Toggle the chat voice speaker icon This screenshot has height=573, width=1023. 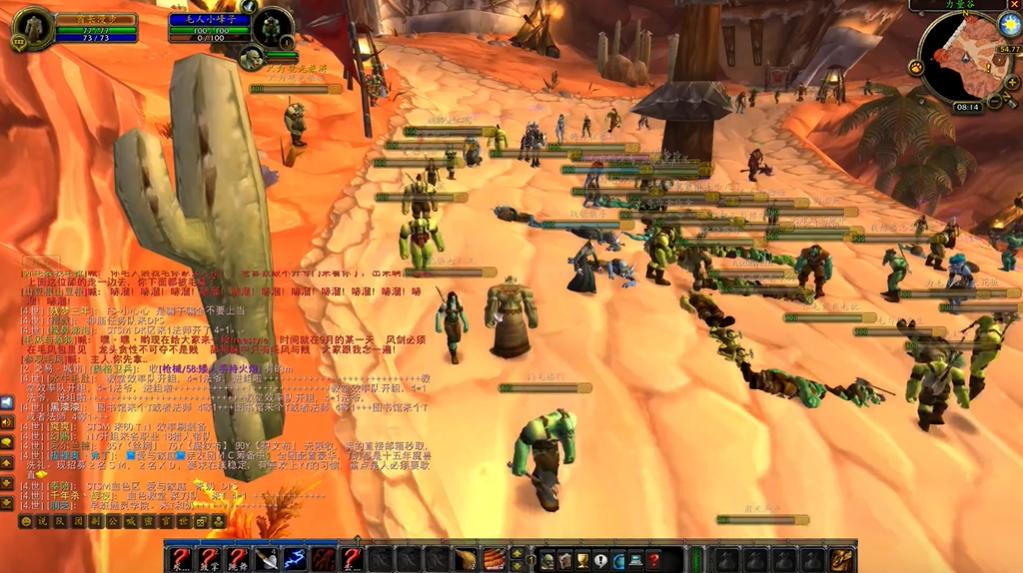point(7,402)
